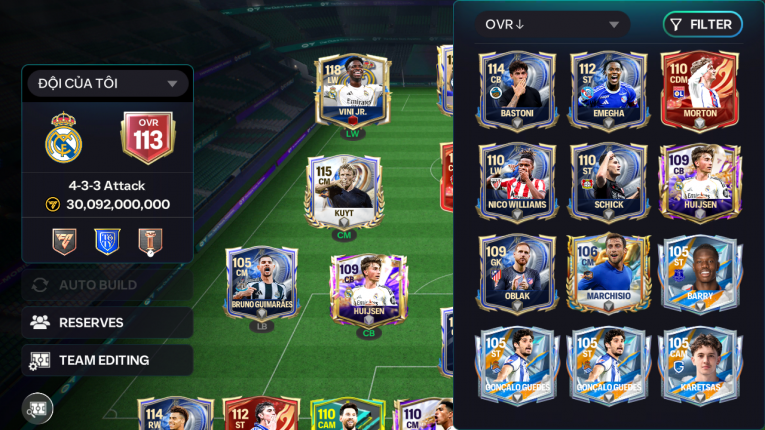
Task: Choose the Morton CDM card
Action: click(x=699, y=89)
